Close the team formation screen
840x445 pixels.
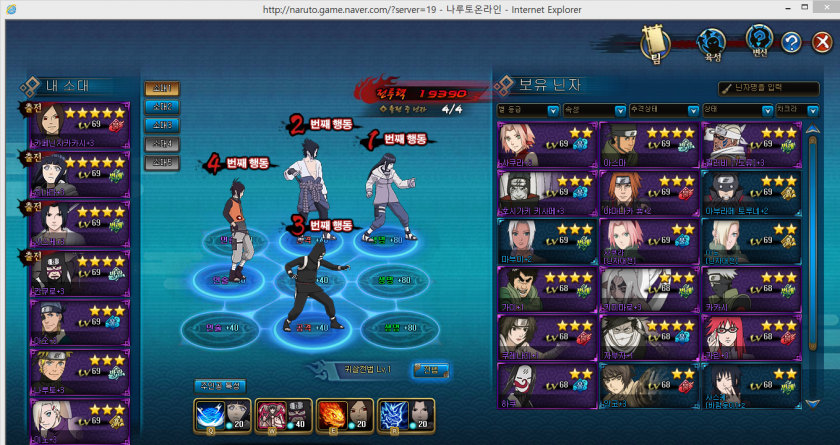pyautogui.click(x=821, y=43)
